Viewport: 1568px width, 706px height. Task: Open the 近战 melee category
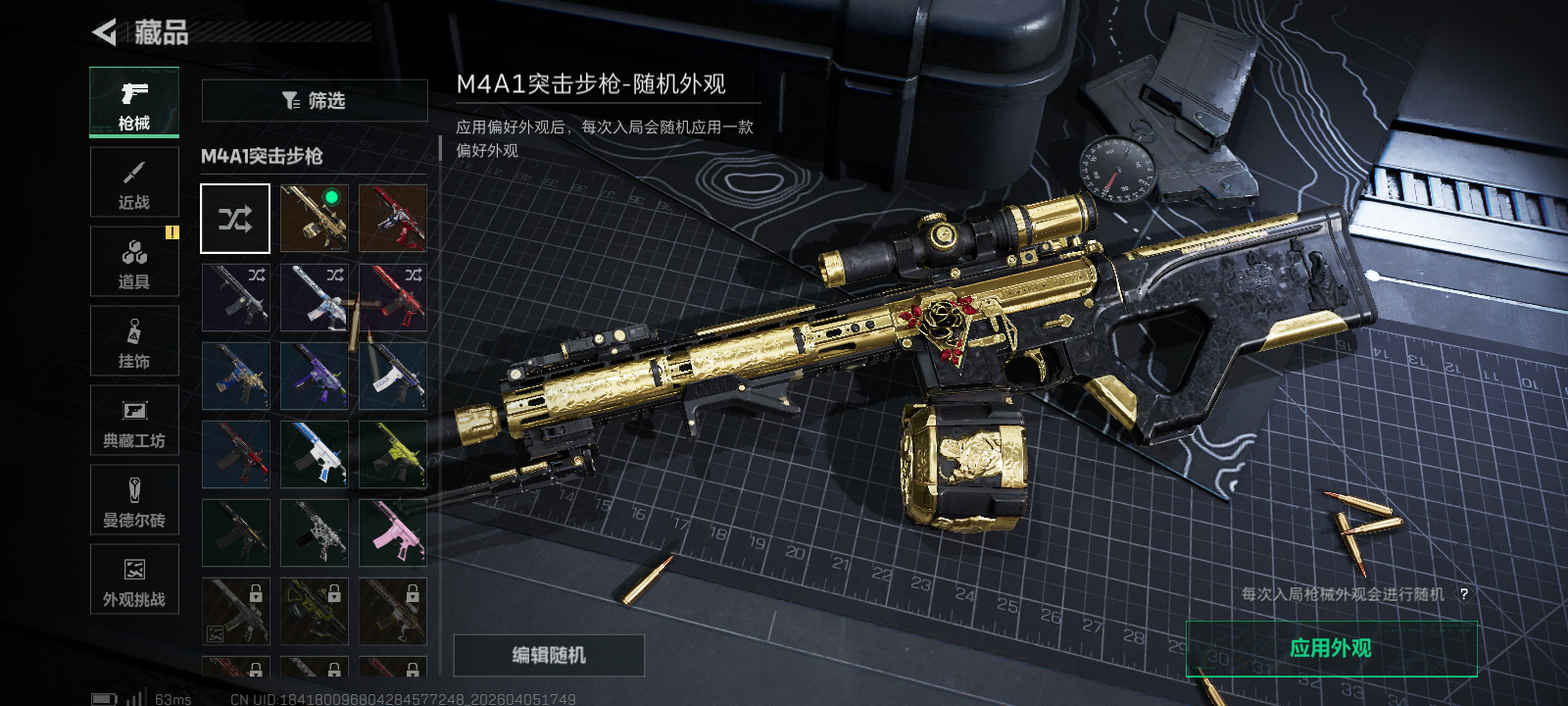(134, 181)
